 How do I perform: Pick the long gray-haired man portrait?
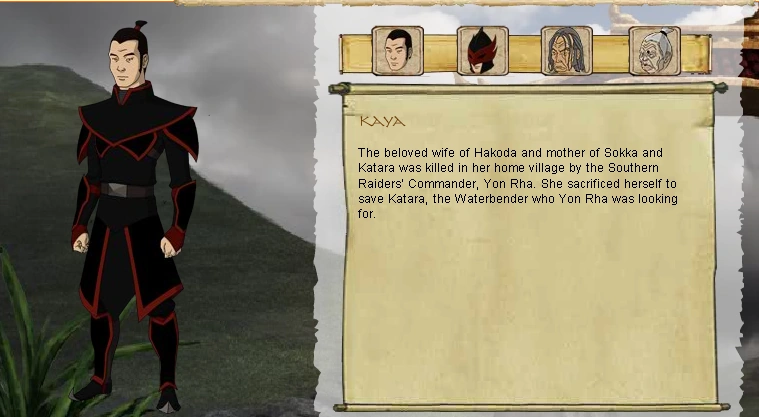[x=567, y=51]
